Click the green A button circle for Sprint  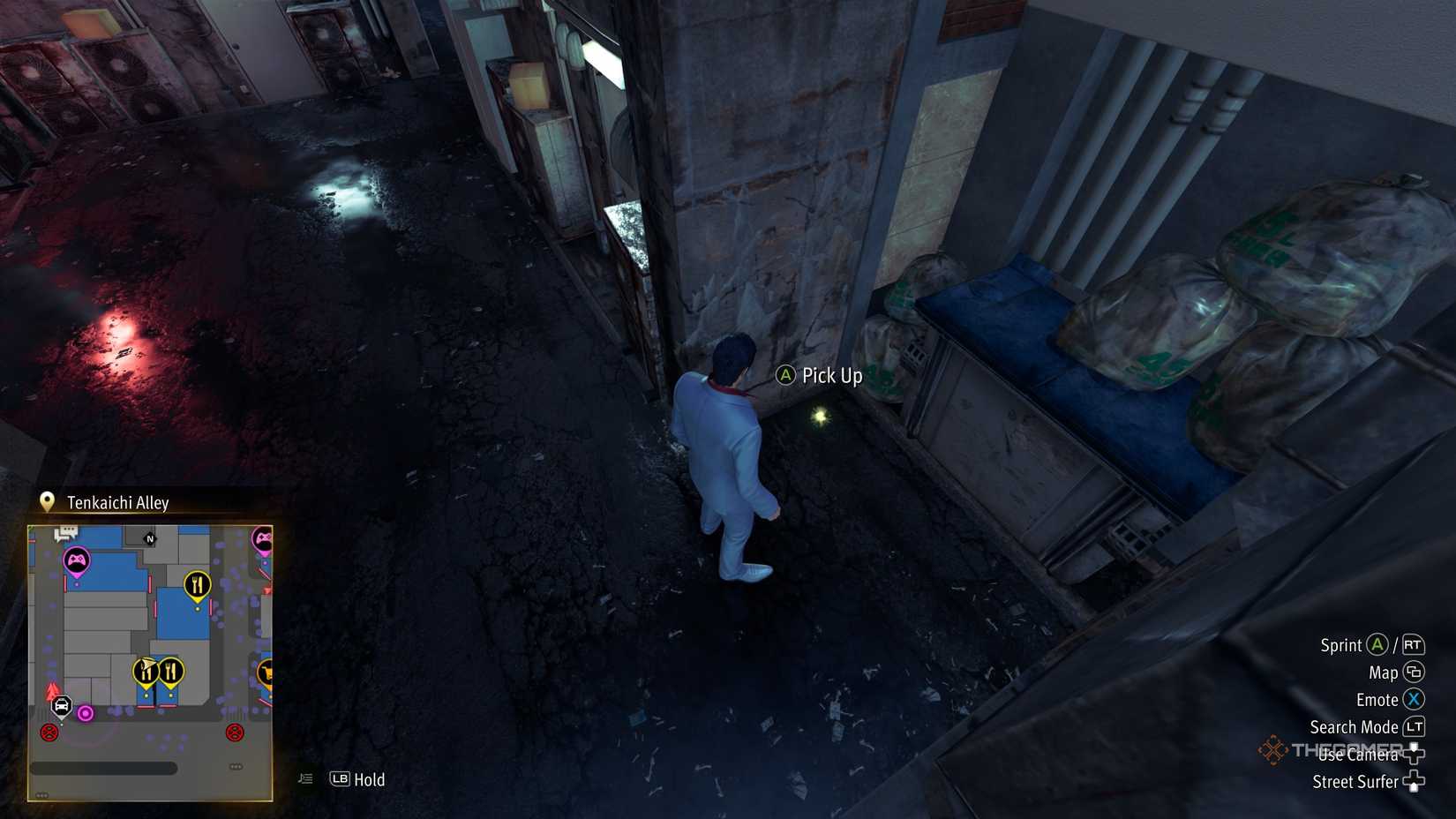pyautogui.click(x=1376, y=644)
